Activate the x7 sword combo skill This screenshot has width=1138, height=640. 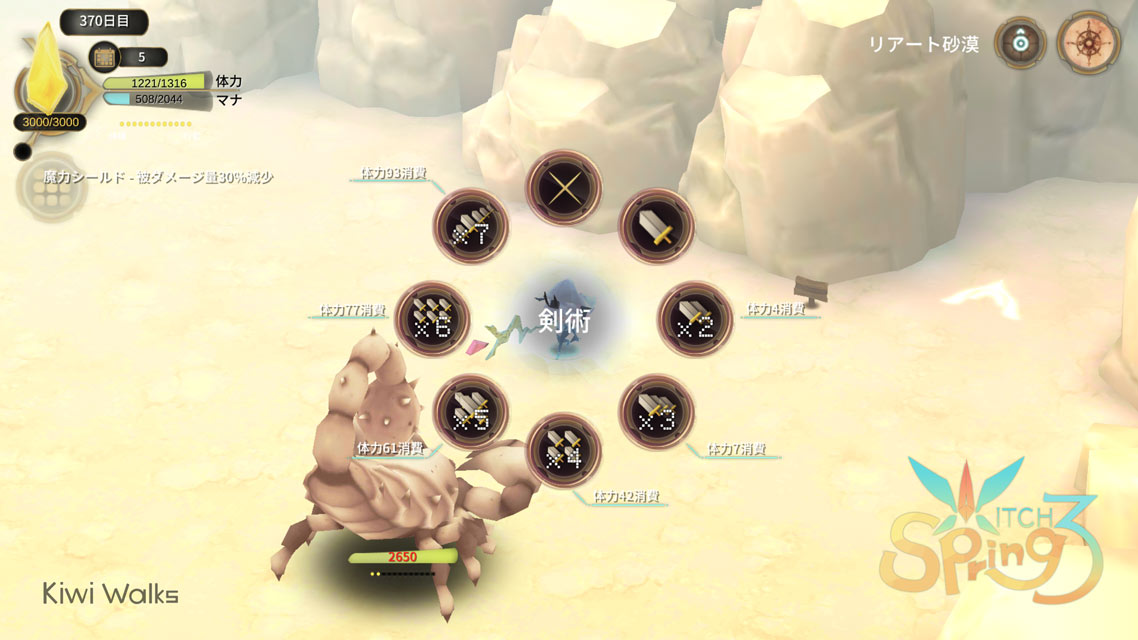[x=471, y=227]
